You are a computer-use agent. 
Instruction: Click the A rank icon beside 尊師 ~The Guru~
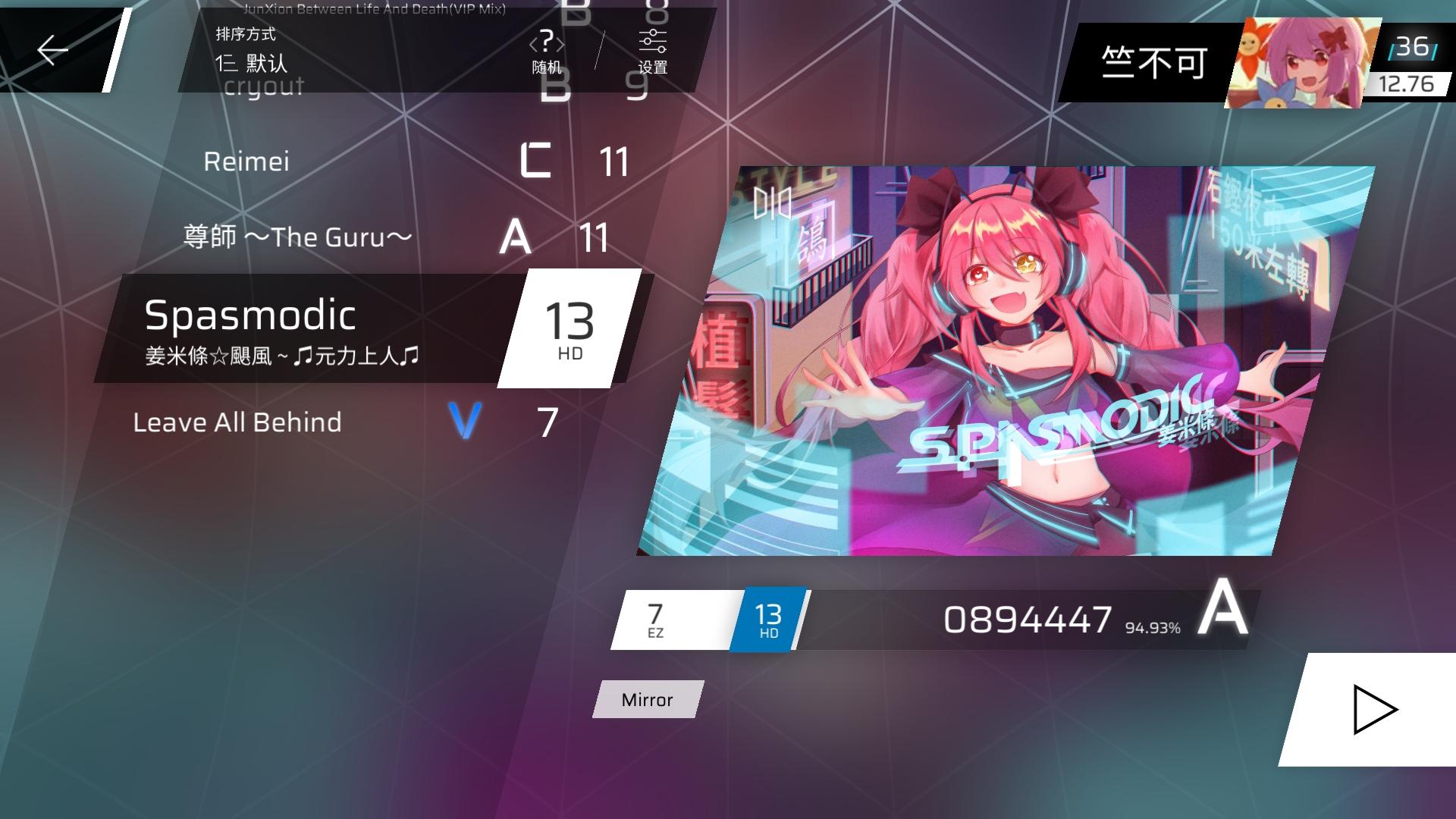[514, 237]
